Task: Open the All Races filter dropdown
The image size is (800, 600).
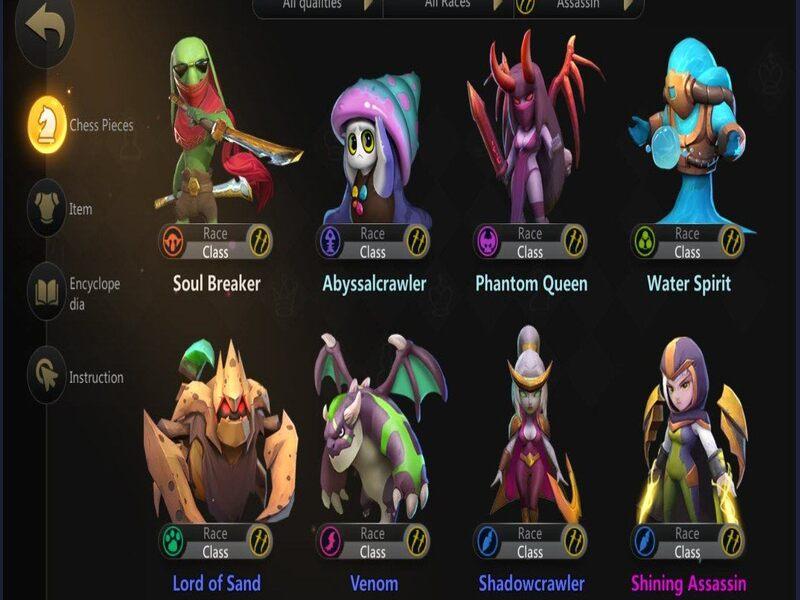Action: click(x=447, y=6)
